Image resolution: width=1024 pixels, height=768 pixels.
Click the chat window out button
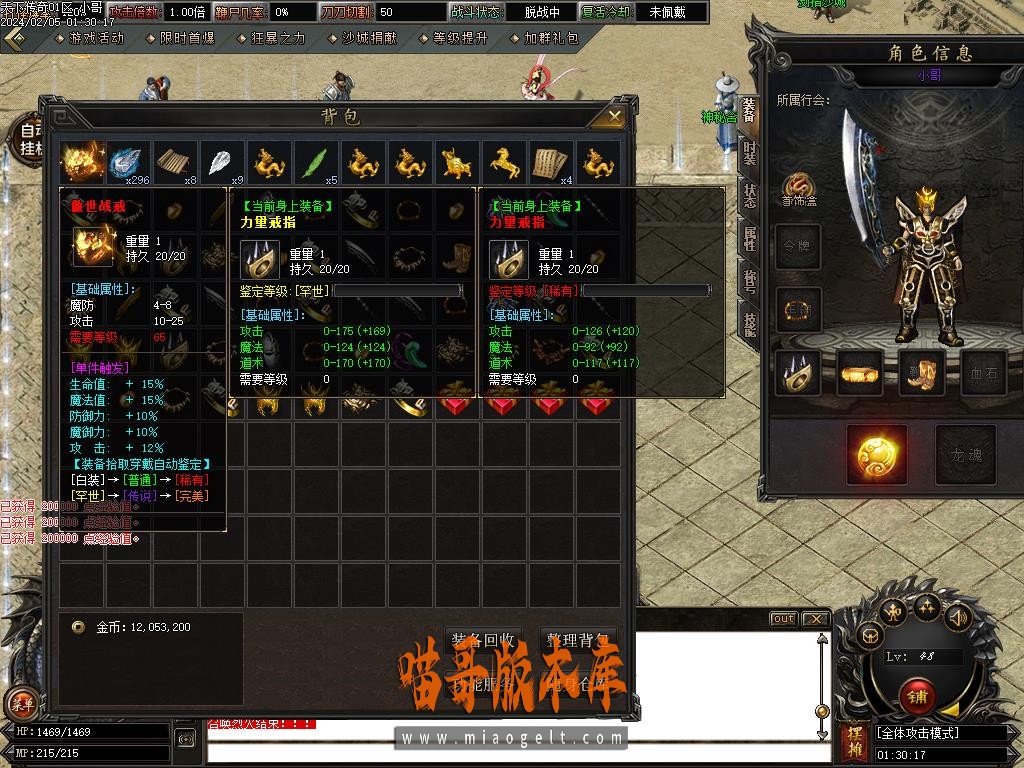[783, 619]
